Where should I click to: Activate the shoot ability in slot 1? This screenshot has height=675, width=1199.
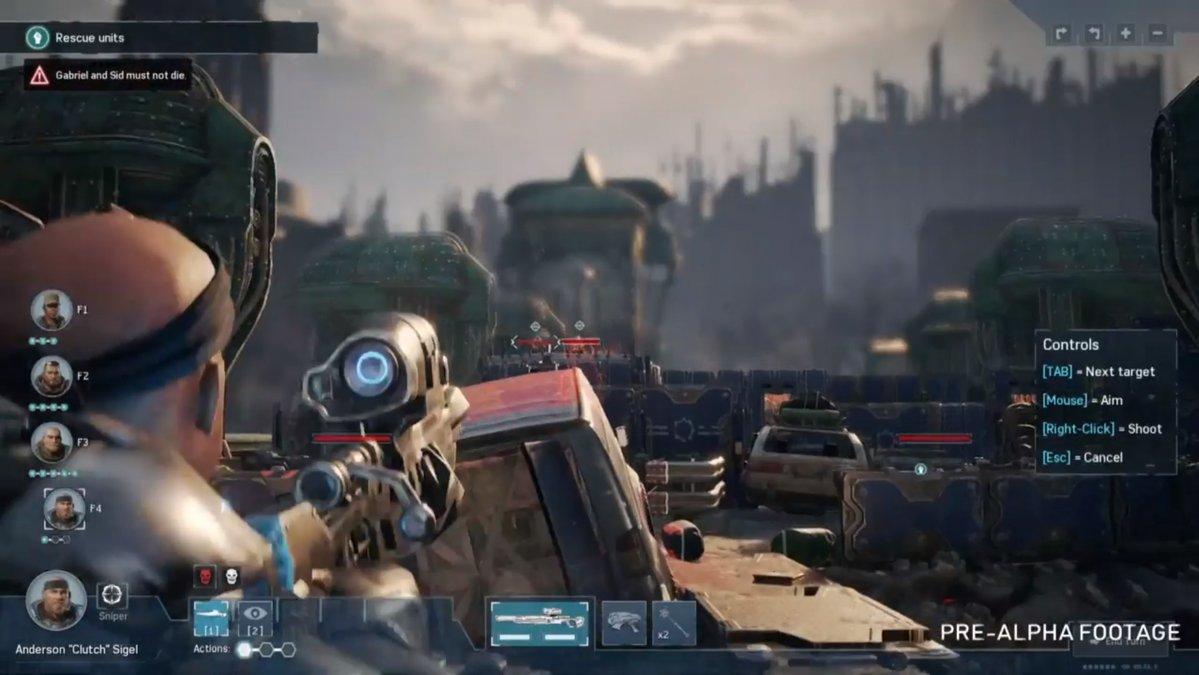coord(211,618)
